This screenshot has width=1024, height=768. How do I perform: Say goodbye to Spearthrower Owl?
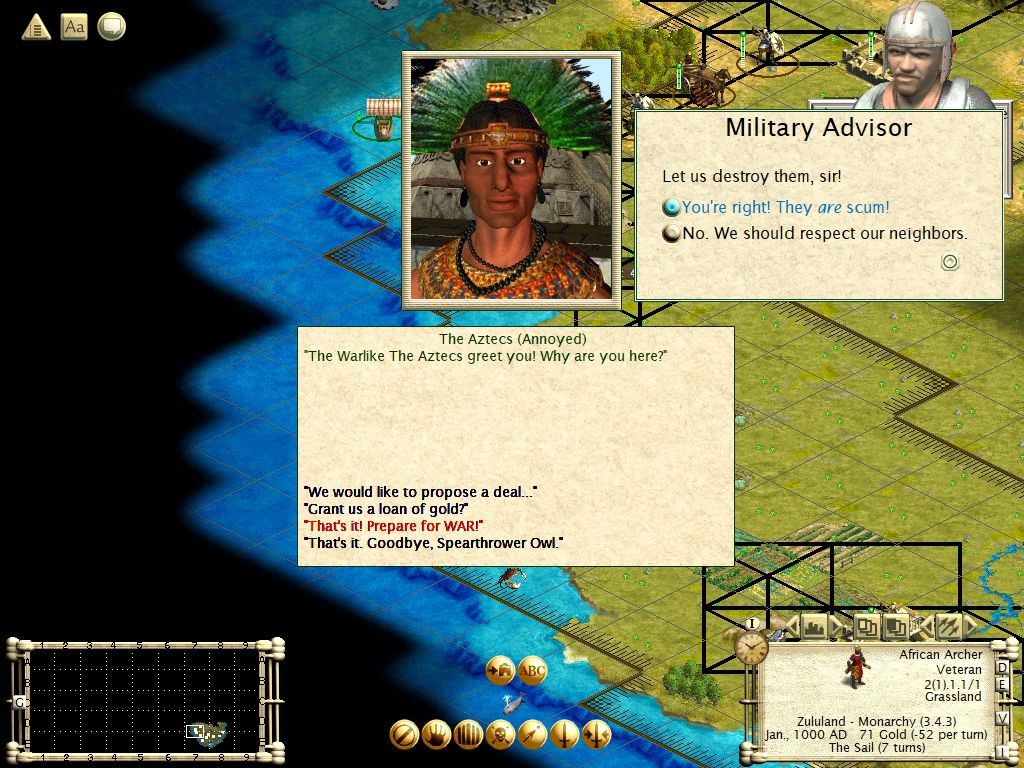point(433,543)
